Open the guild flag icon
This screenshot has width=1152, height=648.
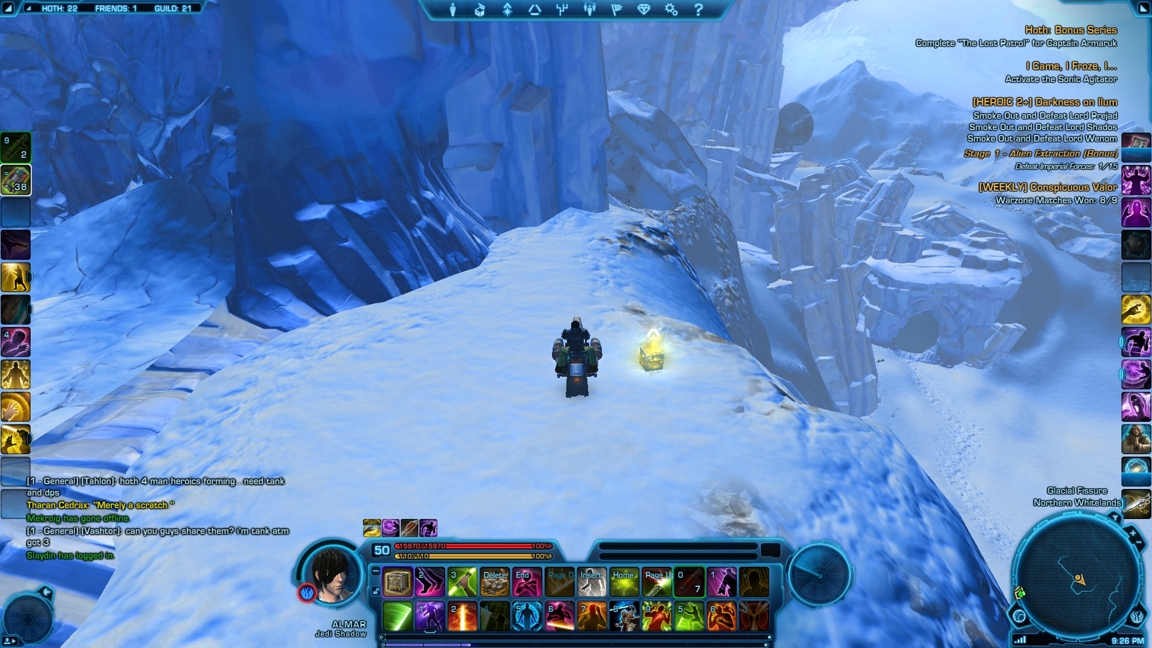tap(616, 10)
